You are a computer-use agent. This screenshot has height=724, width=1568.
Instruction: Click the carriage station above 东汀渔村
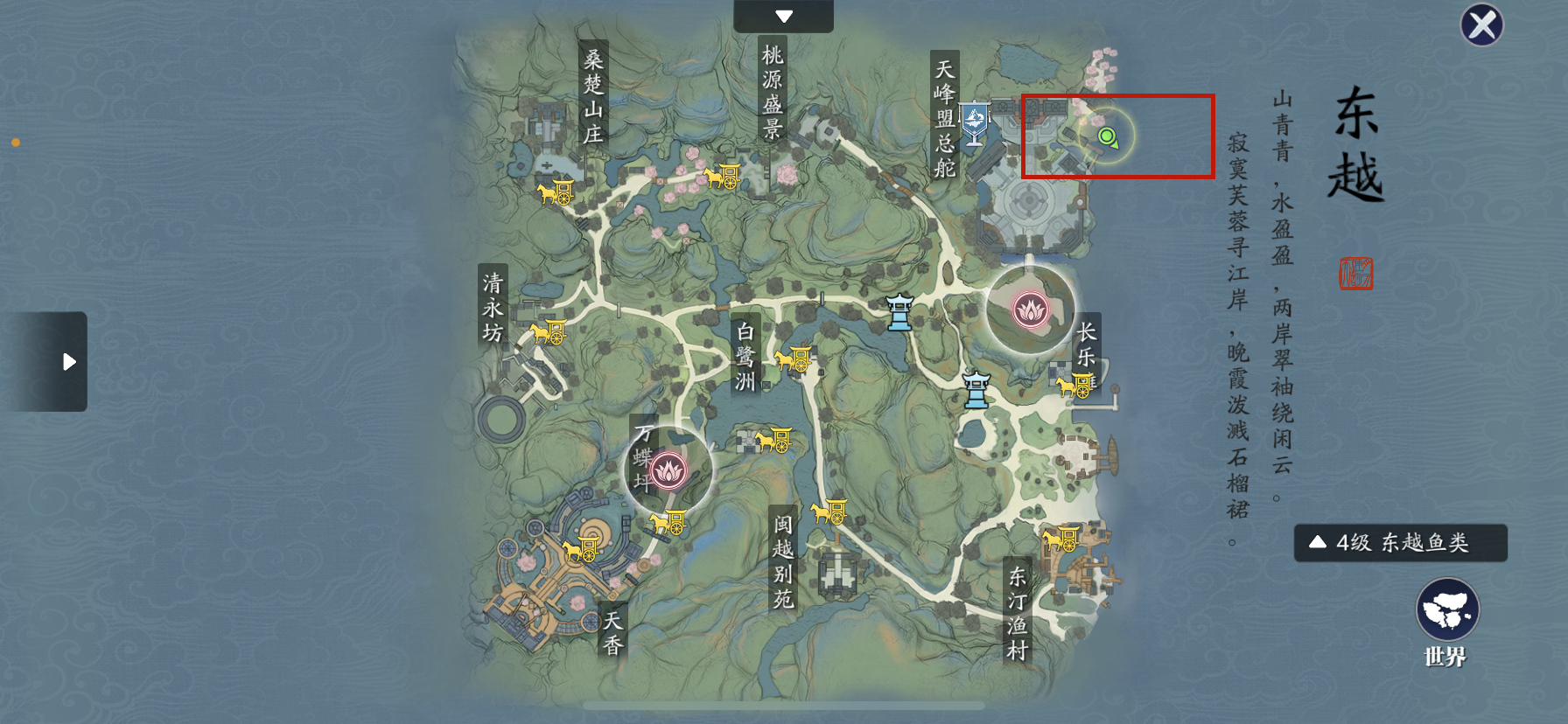click(1060, 539)
